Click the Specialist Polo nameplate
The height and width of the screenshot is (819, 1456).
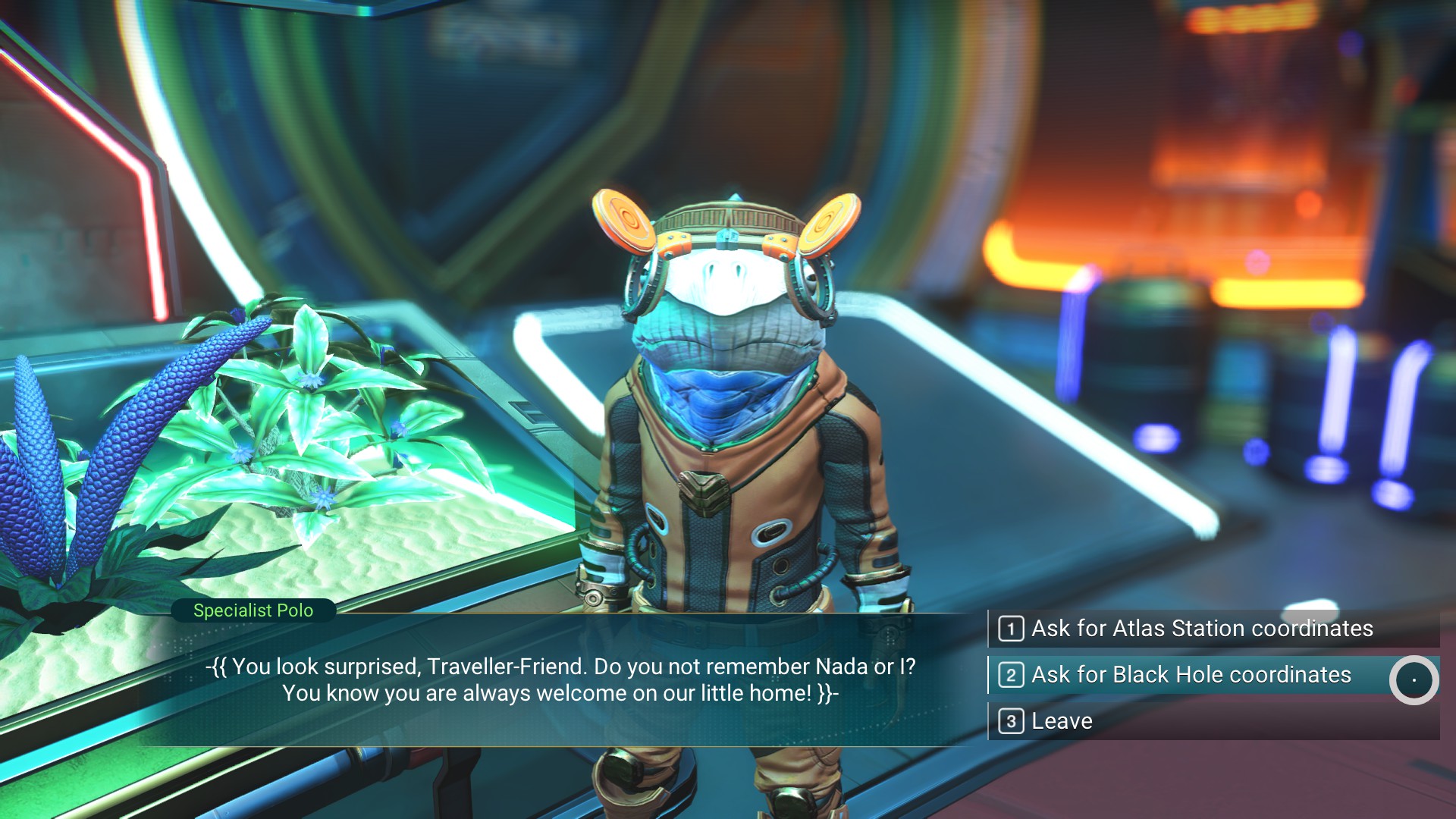(x=253, y=610)
